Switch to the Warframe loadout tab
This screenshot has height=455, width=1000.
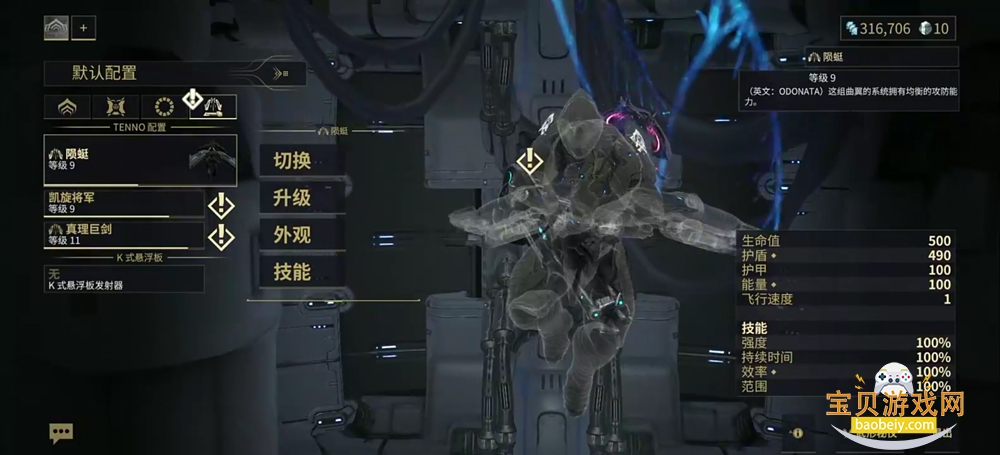click(x=68, y=107)
